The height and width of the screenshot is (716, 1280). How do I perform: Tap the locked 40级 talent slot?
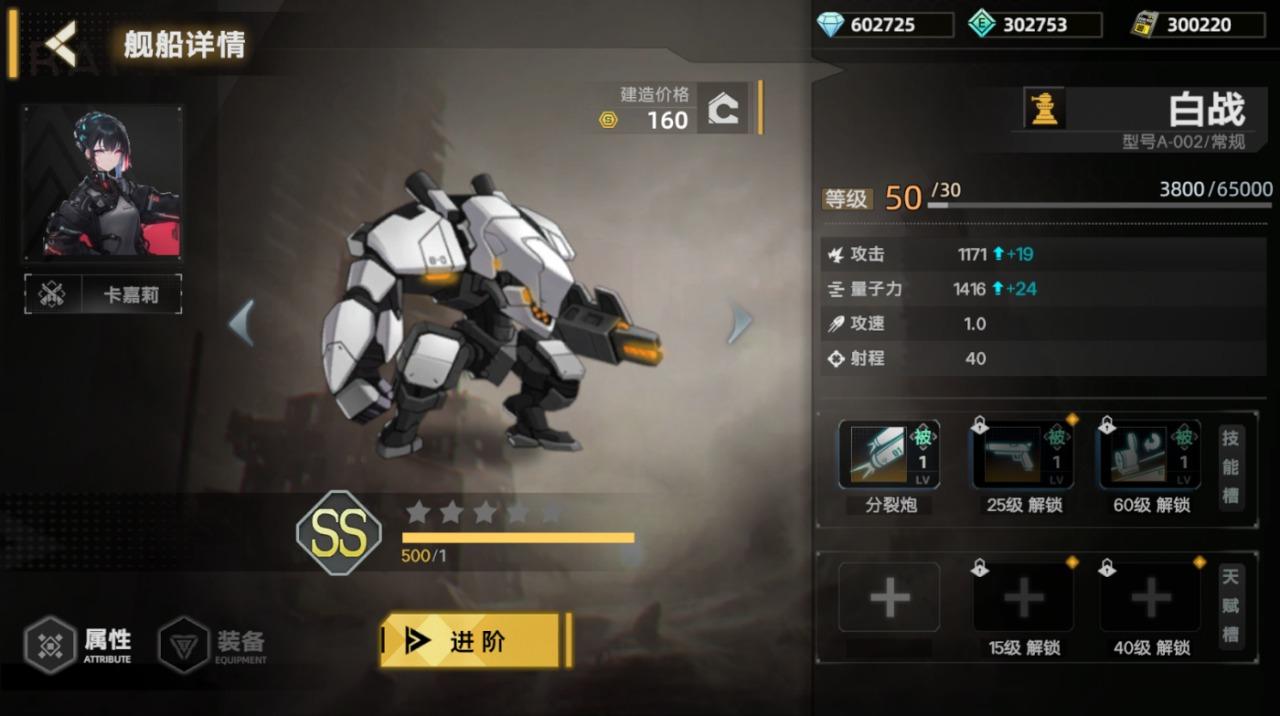[1150, 598]
